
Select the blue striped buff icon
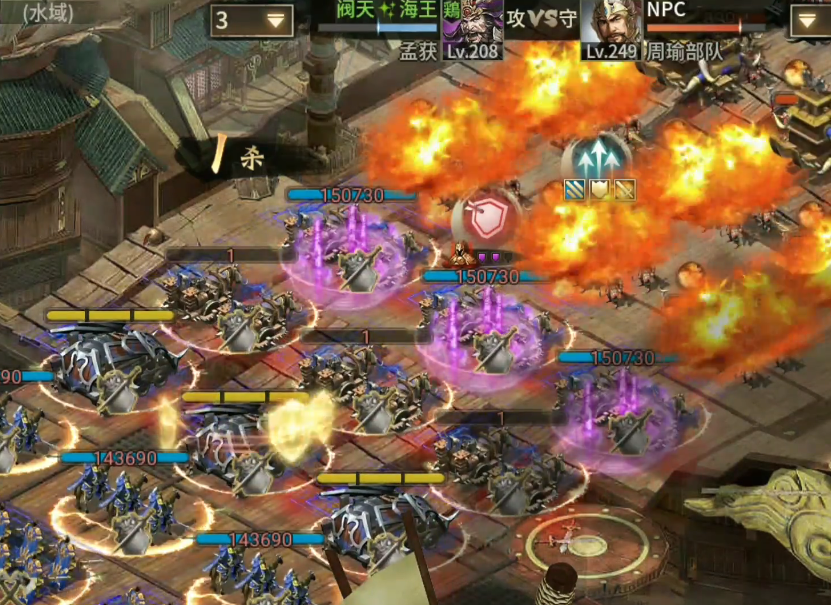click(x=575, y=190)
